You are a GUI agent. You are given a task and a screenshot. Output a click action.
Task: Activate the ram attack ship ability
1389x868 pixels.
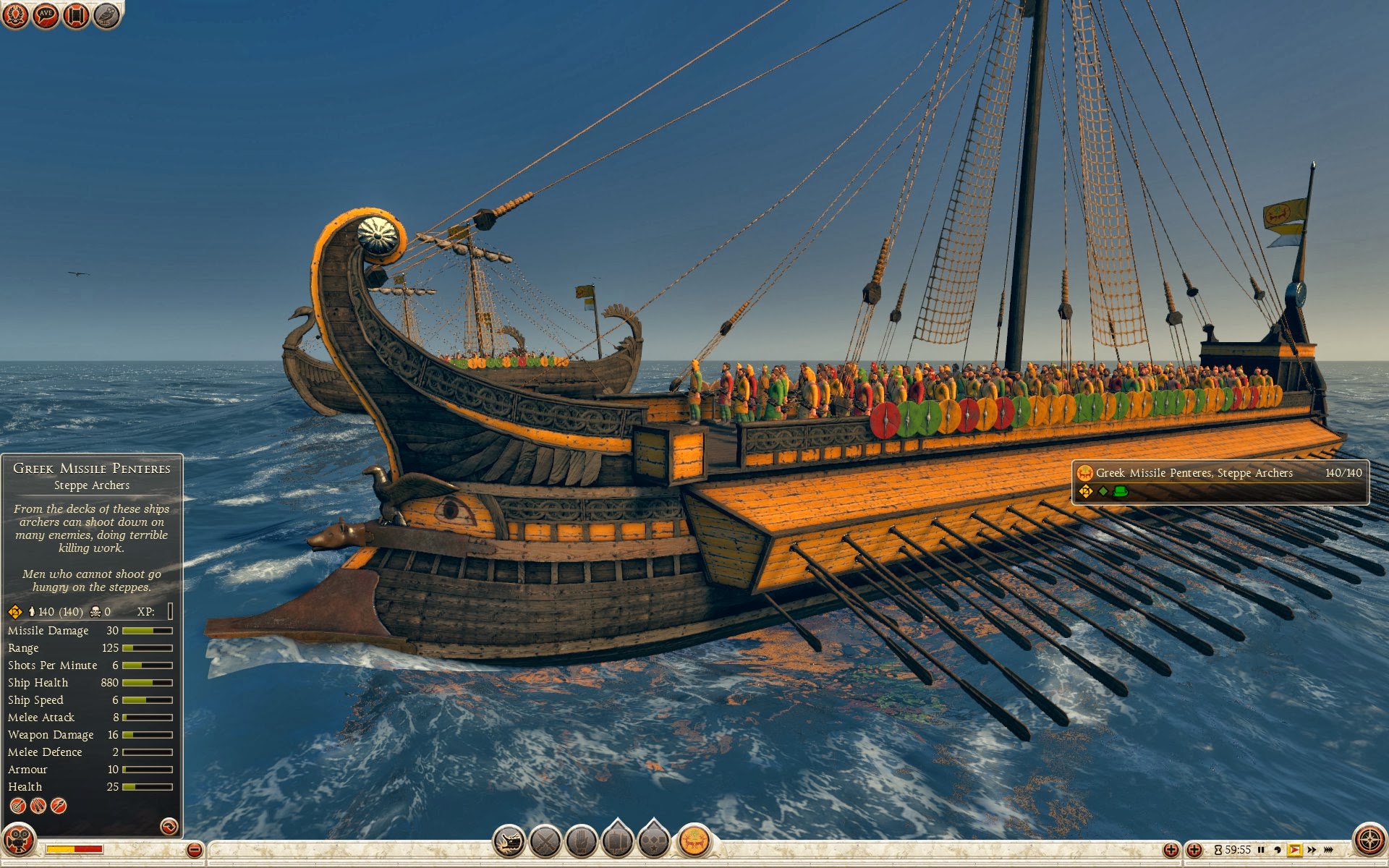tap(509, 842)
